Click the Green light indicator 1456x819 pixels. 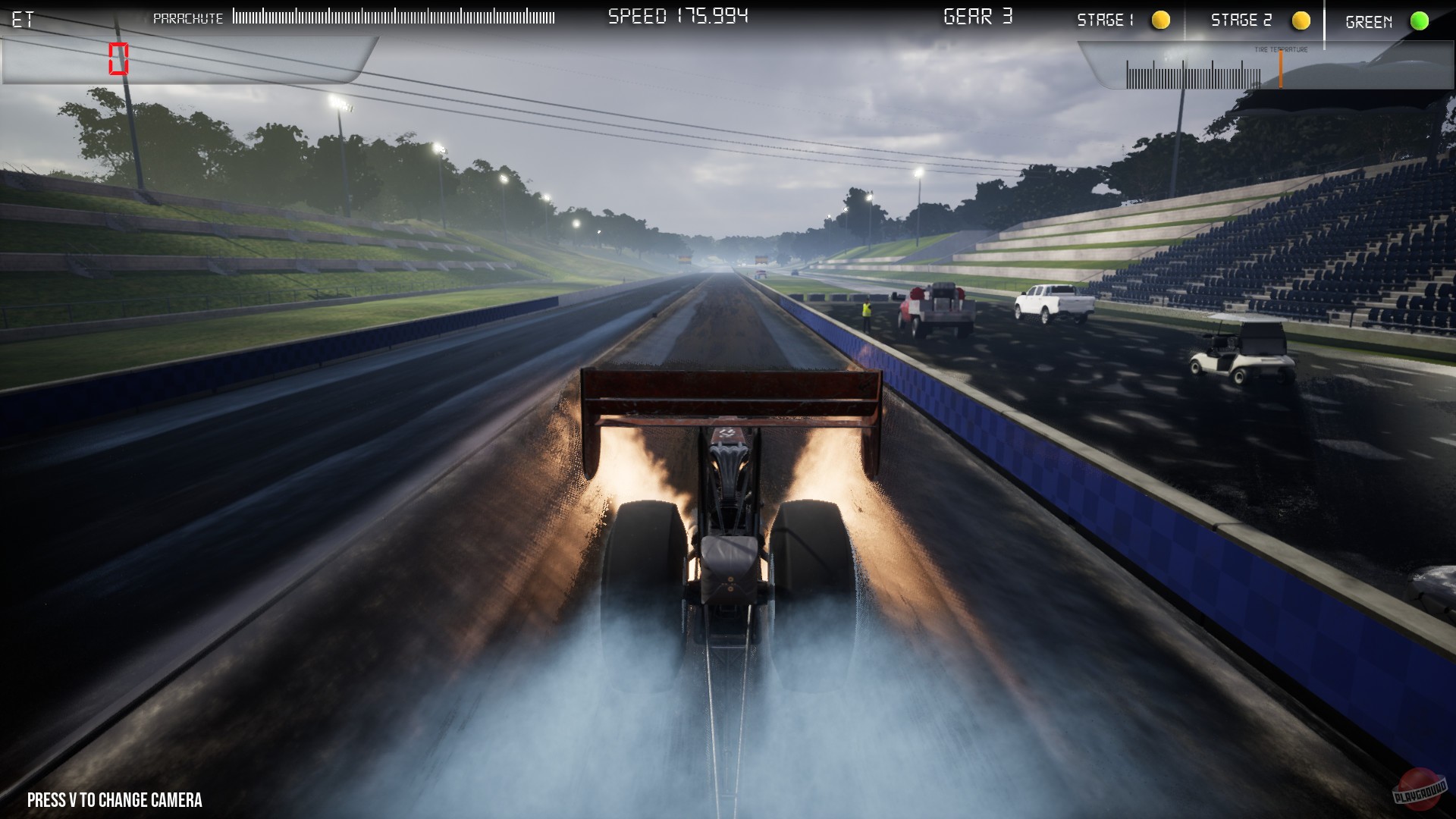1421,20
